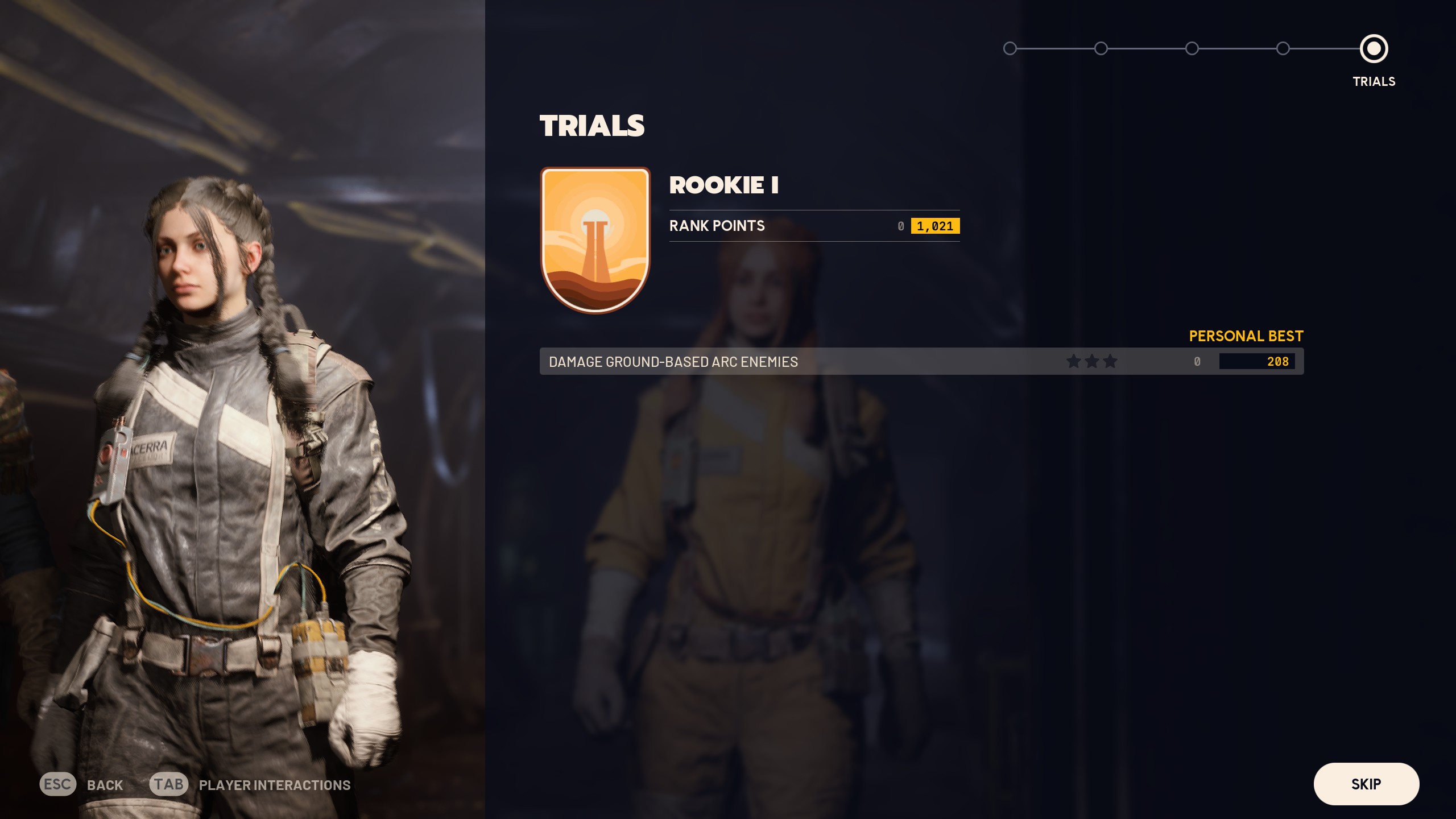Go back using the Back option

click(x=82, y=785)
